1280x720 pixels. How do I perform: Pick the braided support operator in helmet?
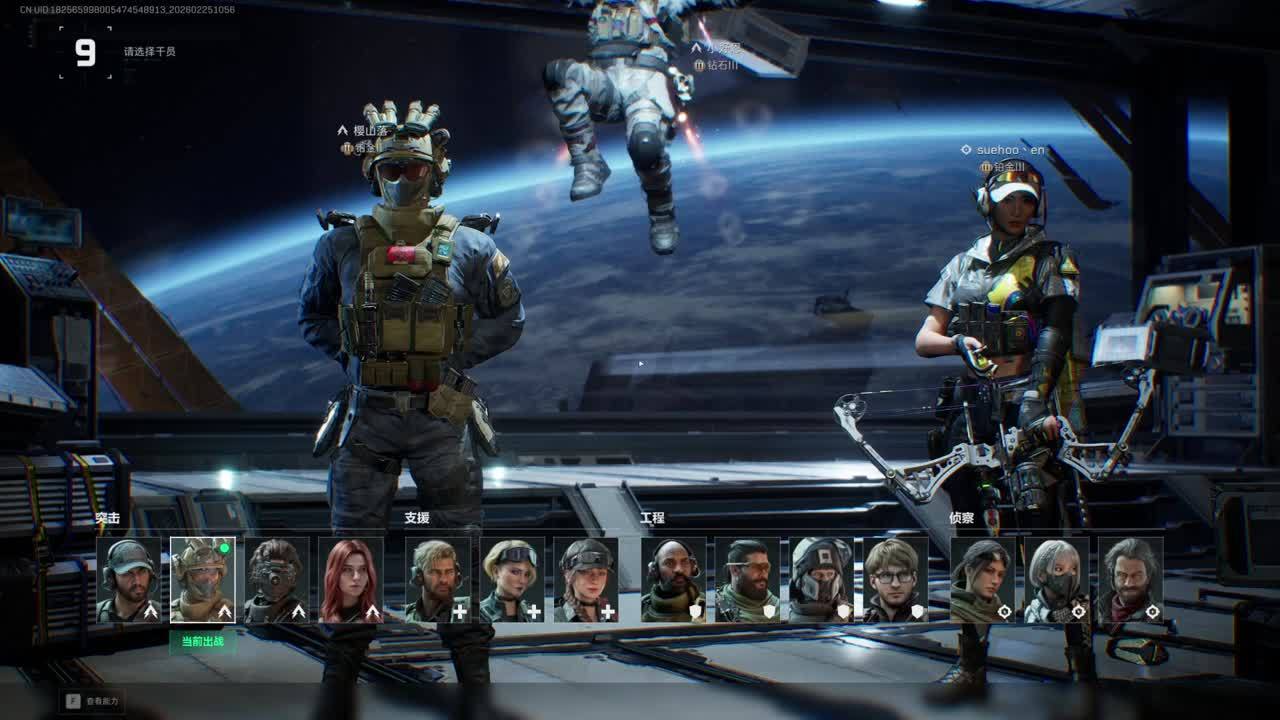coord(586,580)
